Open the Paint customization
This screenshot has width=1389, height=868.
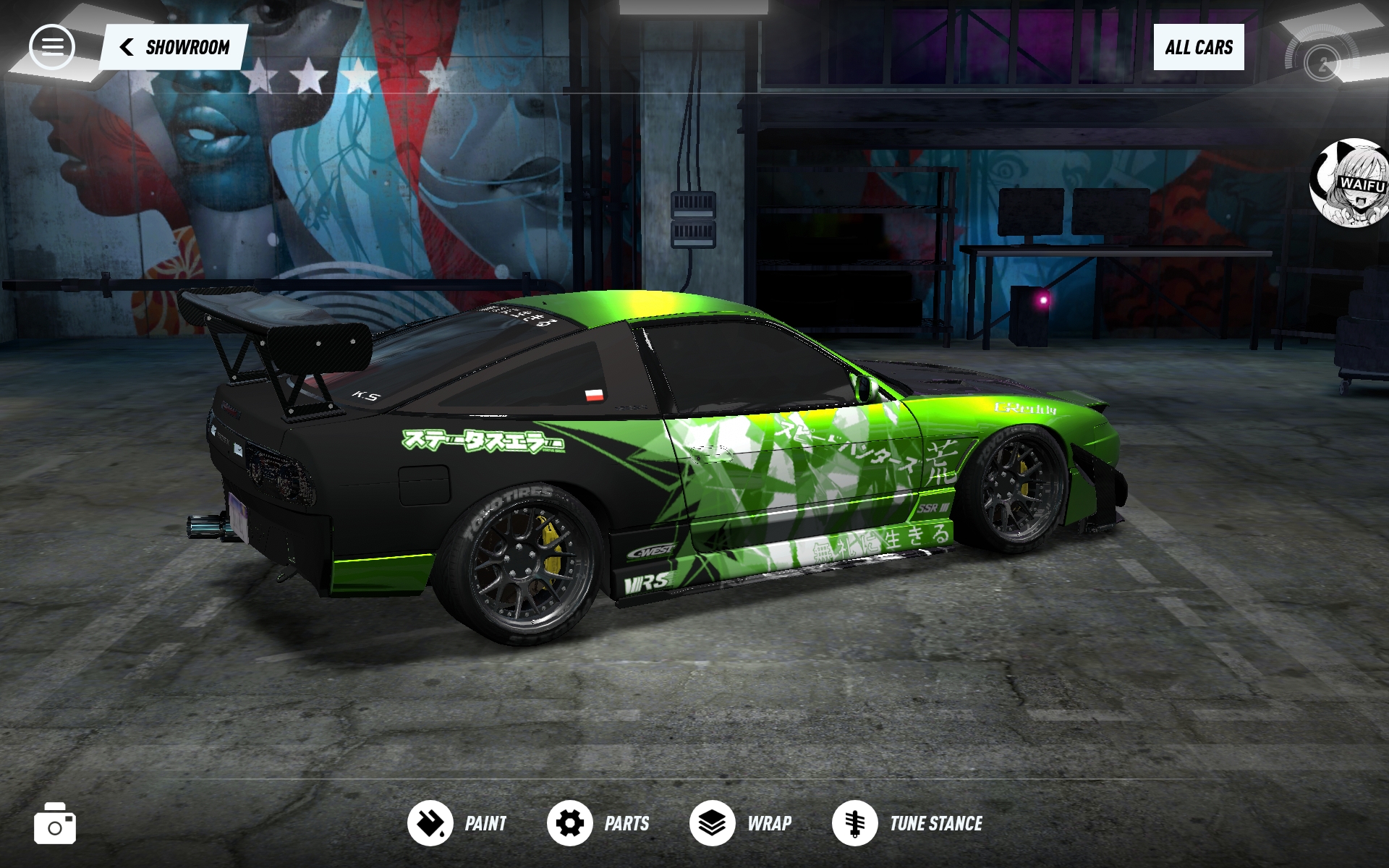(457, 823)
